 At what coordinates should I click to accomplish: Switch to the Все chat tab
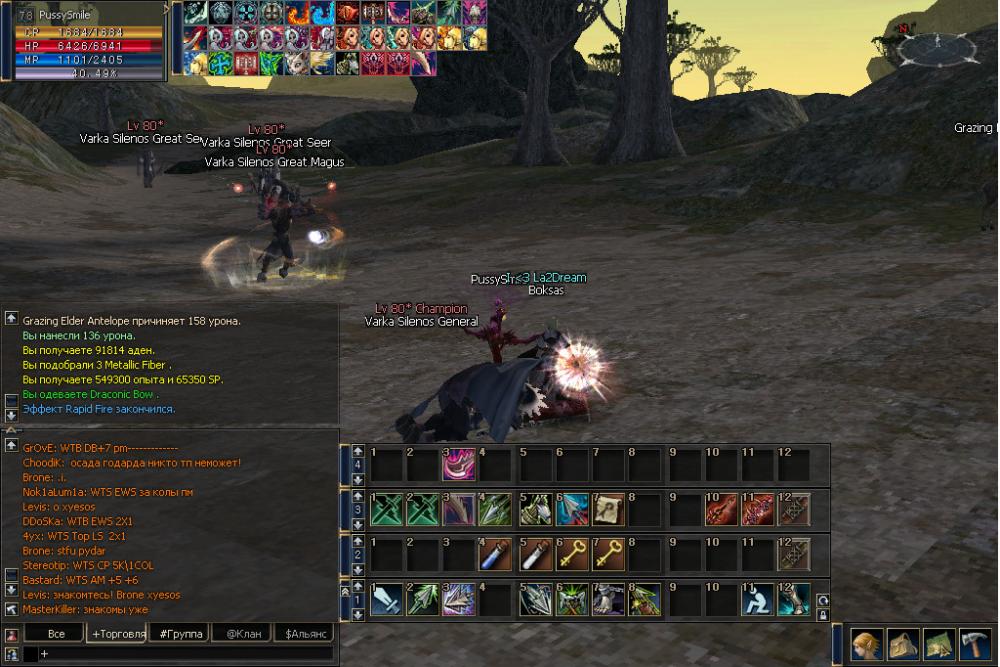coord(55,634)
